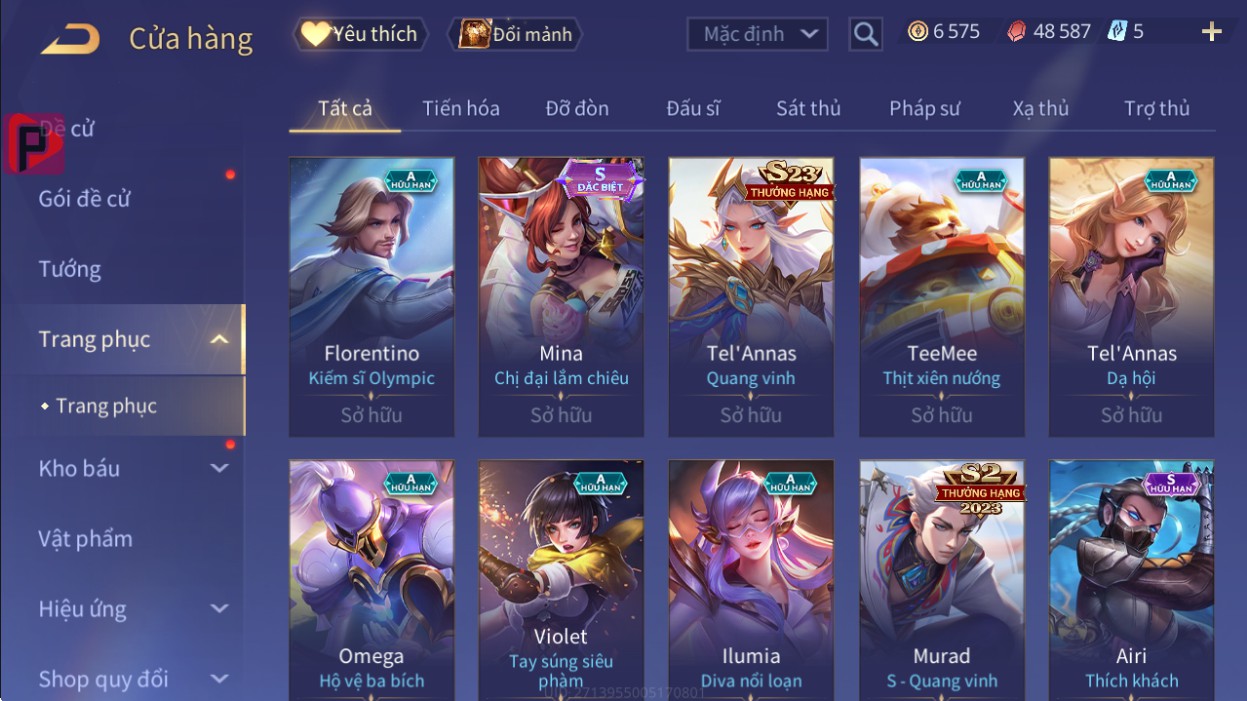Choose the Mina Chị đại lắm chiêu card
This screenshot has width=1247, height=701.
561,296
